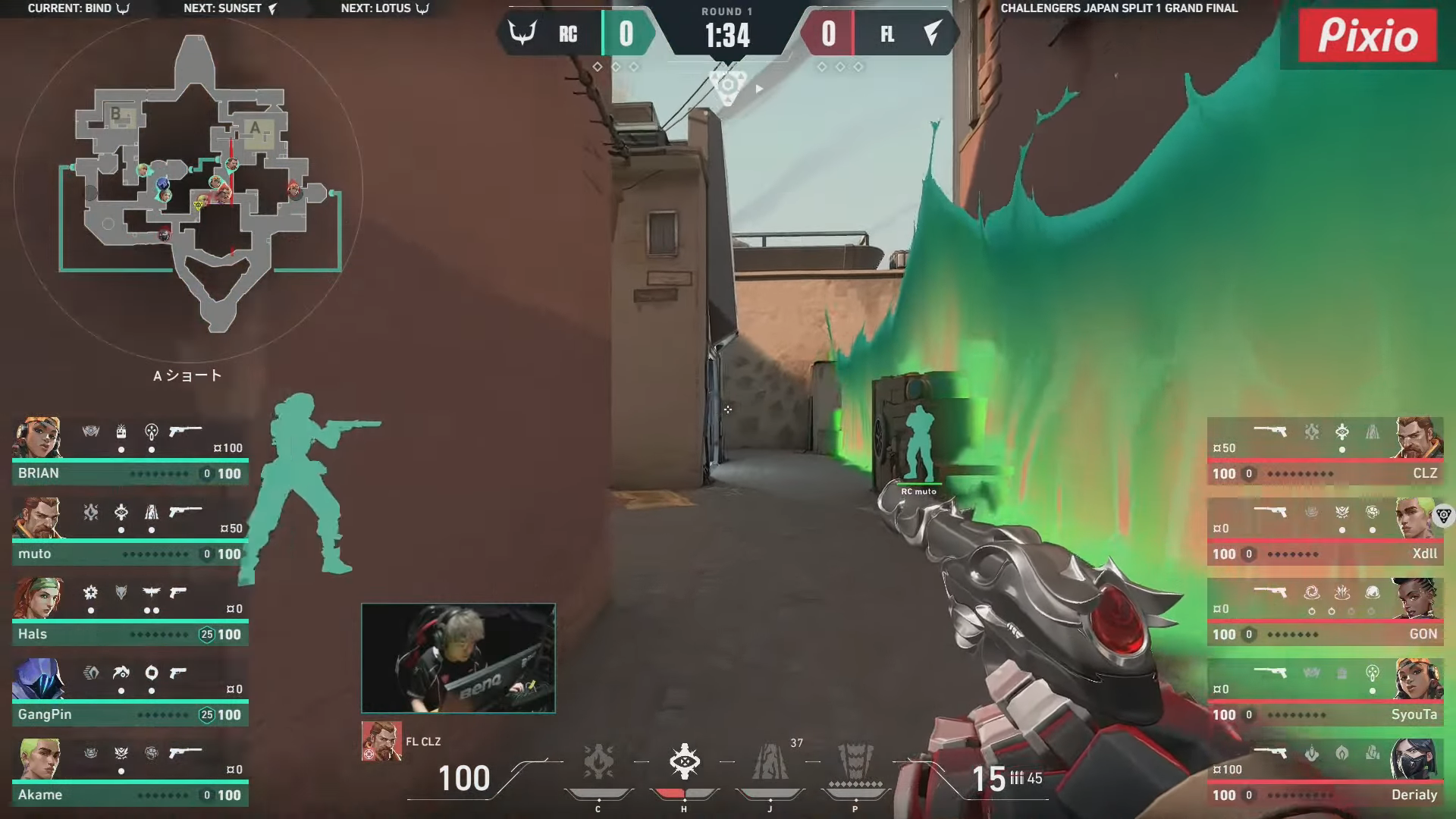1456x819 pixels.
Task: Select GON's player row
Action: [x=1324, y=613]
